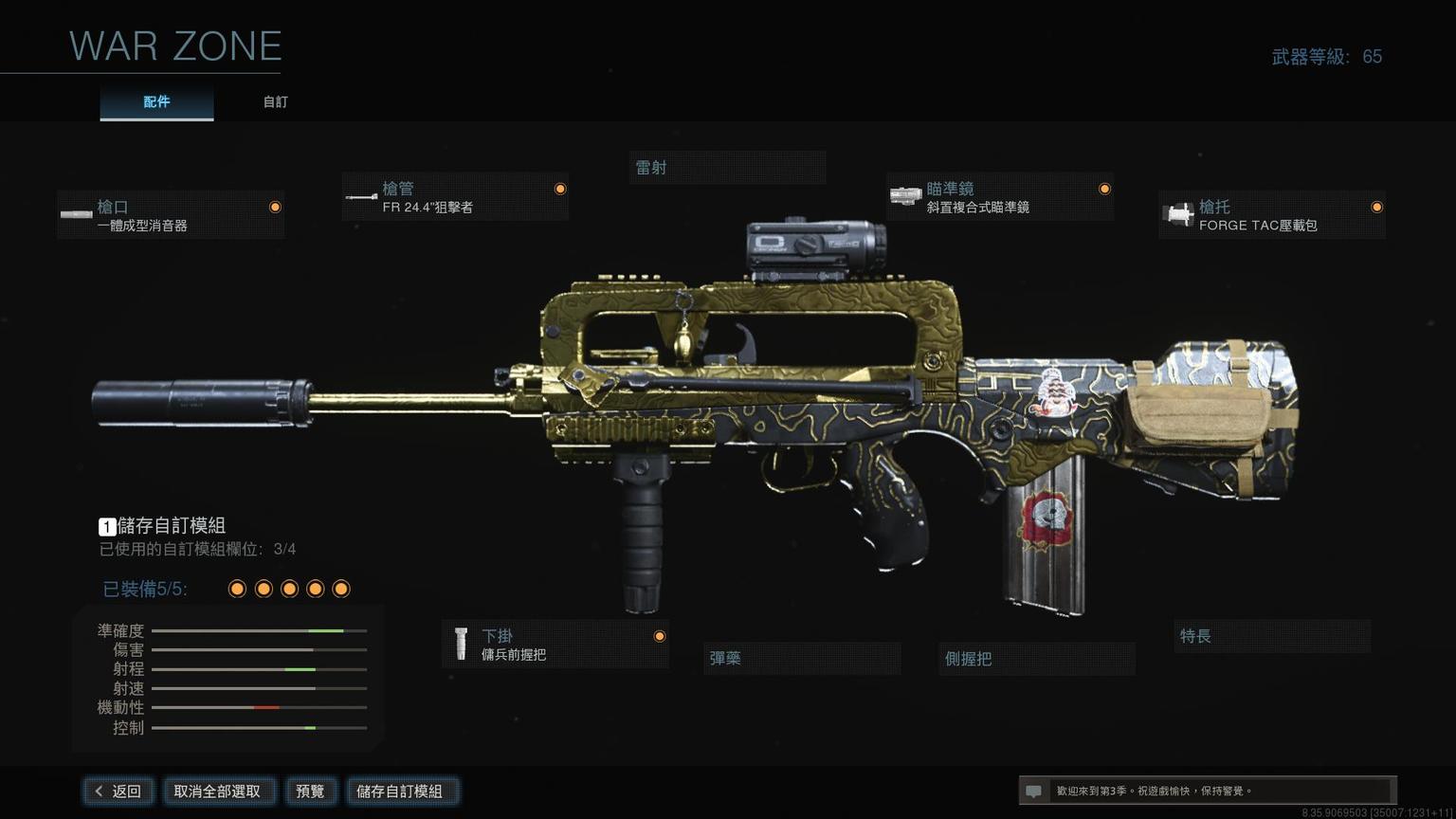Select the 槍口 muzzle attachment slot
Viewport: 1456px width, 819px height.
point(171,215)
